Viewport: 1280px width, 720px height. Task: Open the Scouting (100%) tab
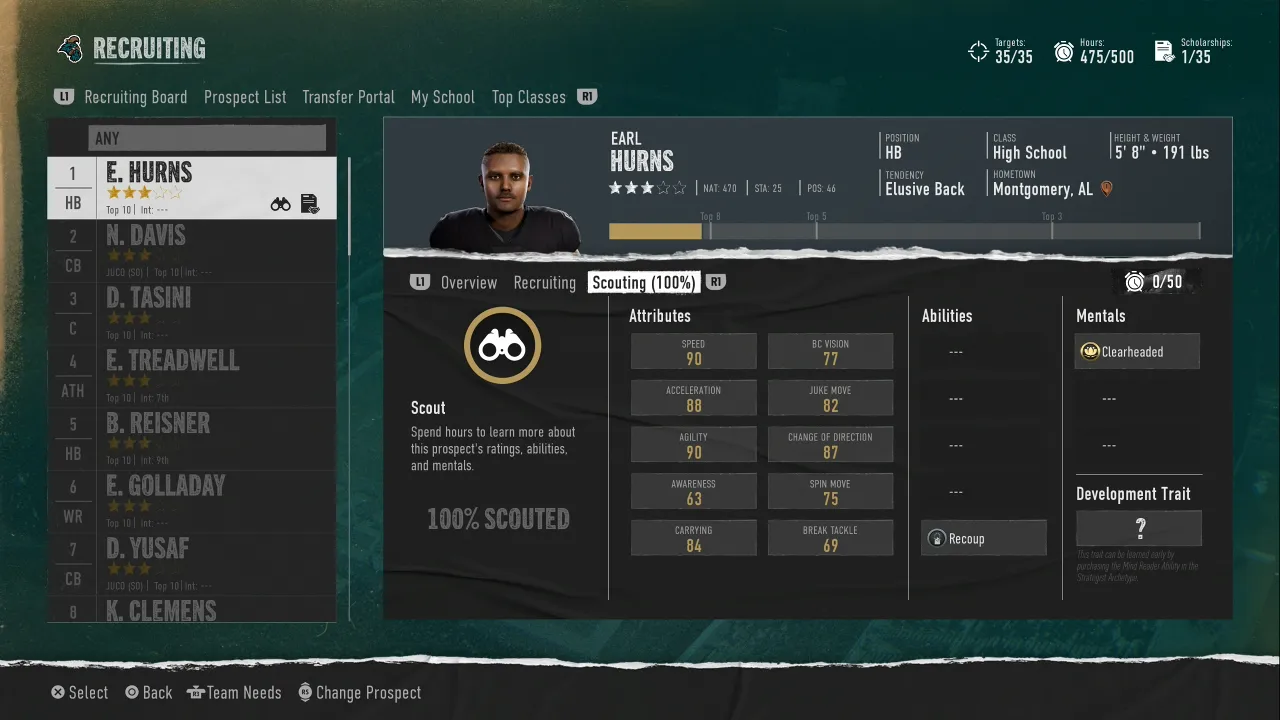tap(643, 283)
